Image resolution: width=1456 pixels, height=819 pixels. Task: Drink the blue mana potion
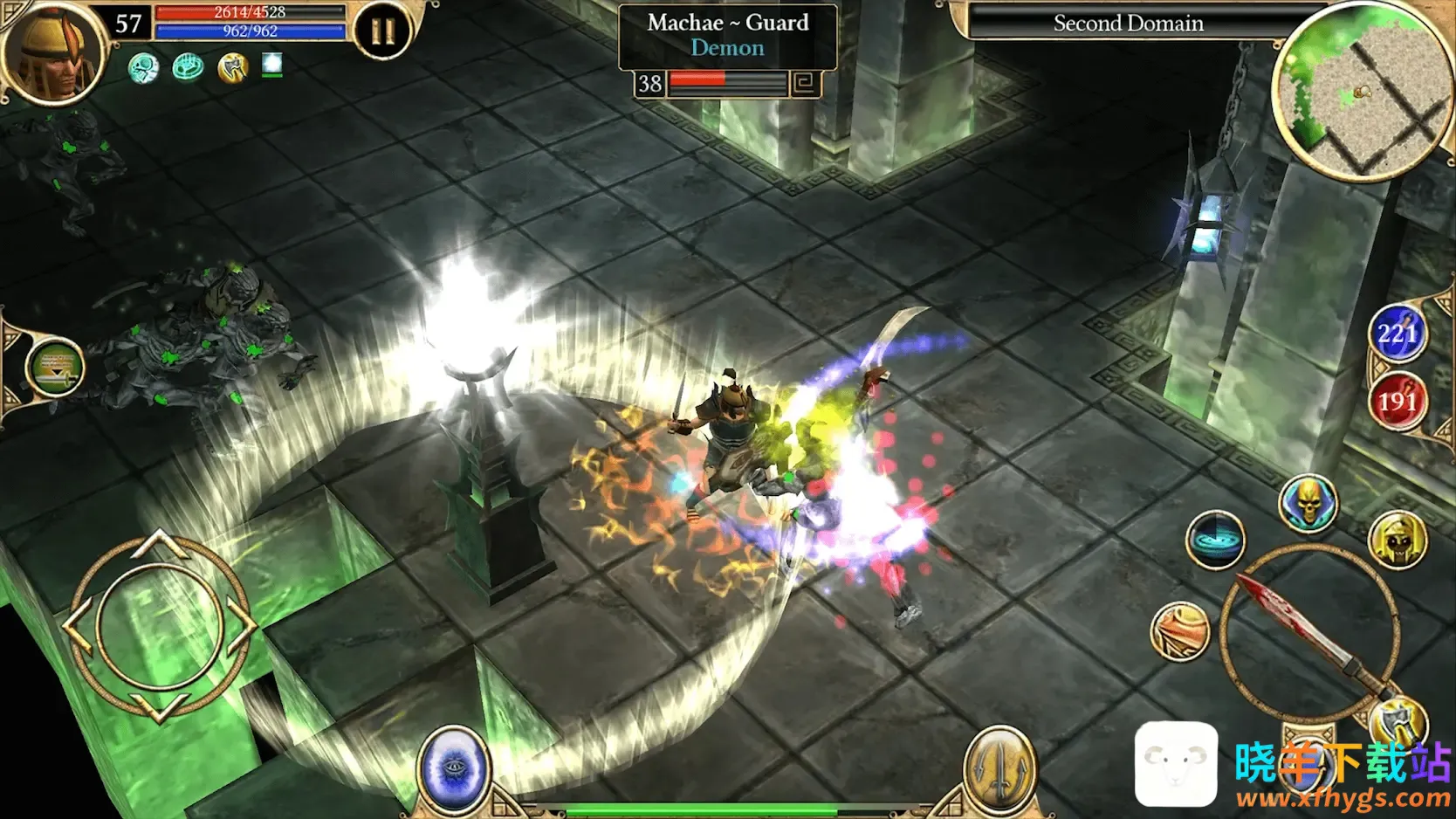[1397, 334]
